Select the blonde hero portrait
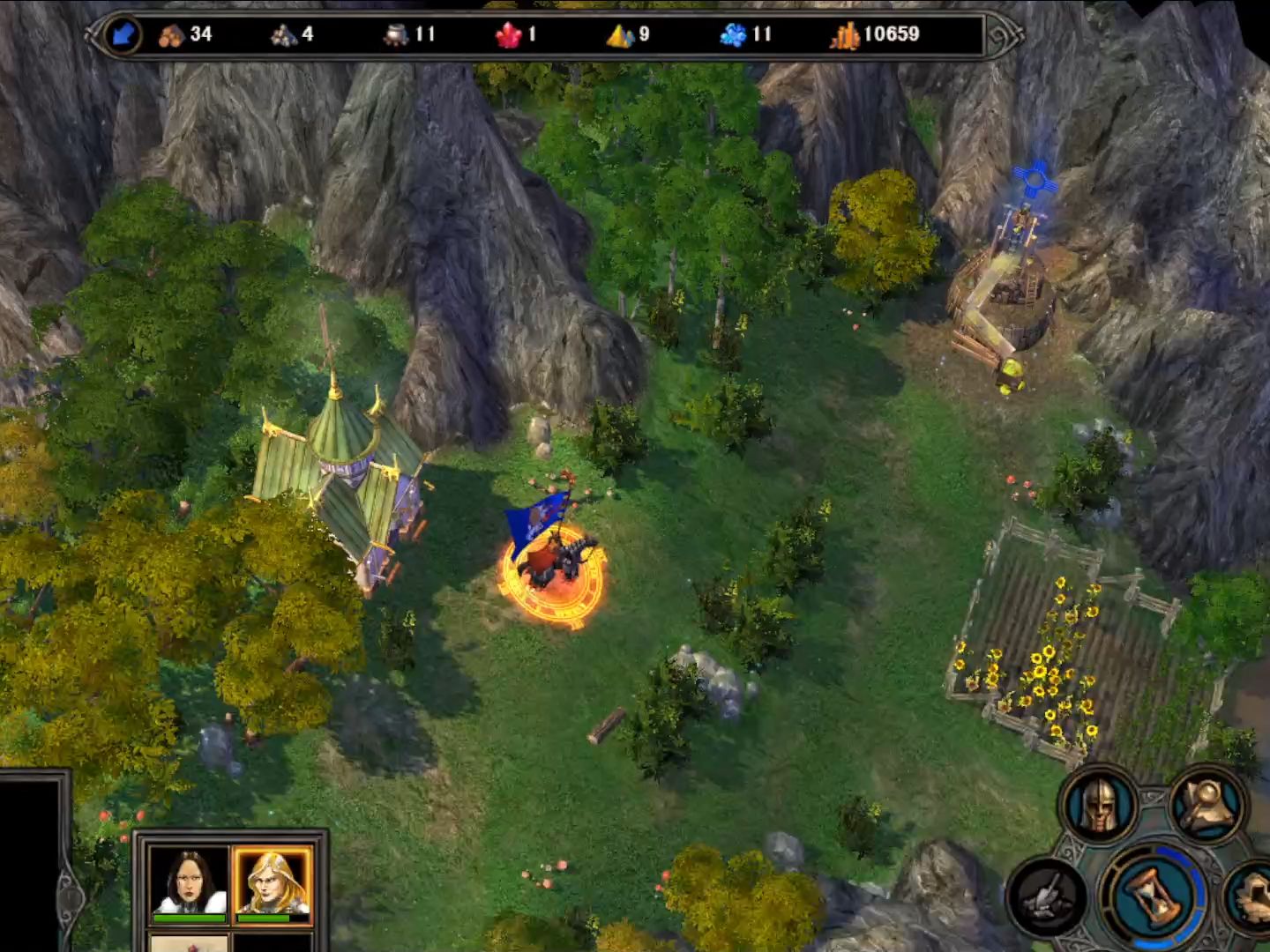The height and width of the screenshot is (952, 1270). 273,880
